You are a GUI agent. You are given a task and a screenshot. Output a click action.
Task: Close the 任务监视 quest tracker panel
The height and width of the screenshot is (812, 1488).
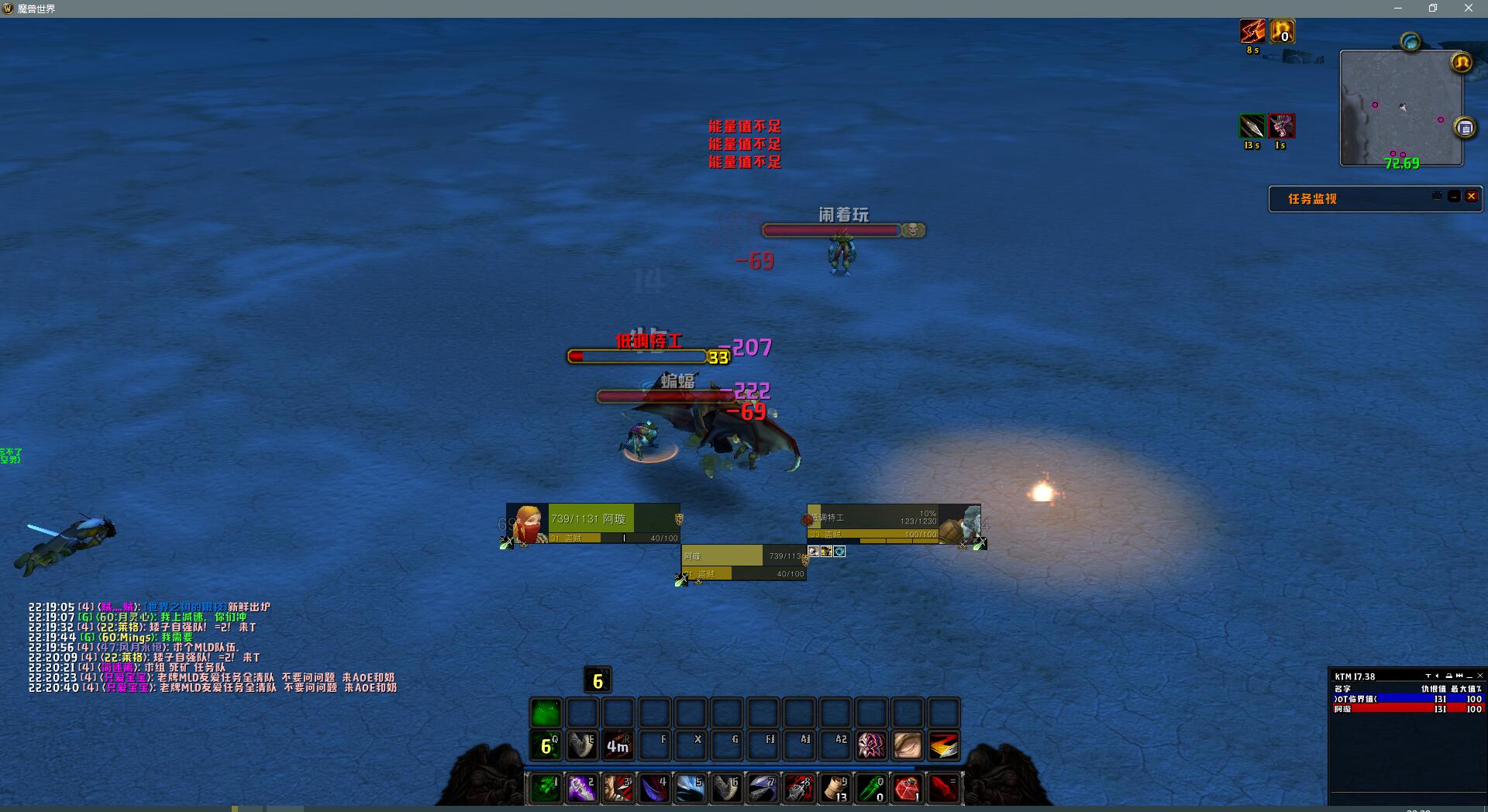coord(1471,197)
